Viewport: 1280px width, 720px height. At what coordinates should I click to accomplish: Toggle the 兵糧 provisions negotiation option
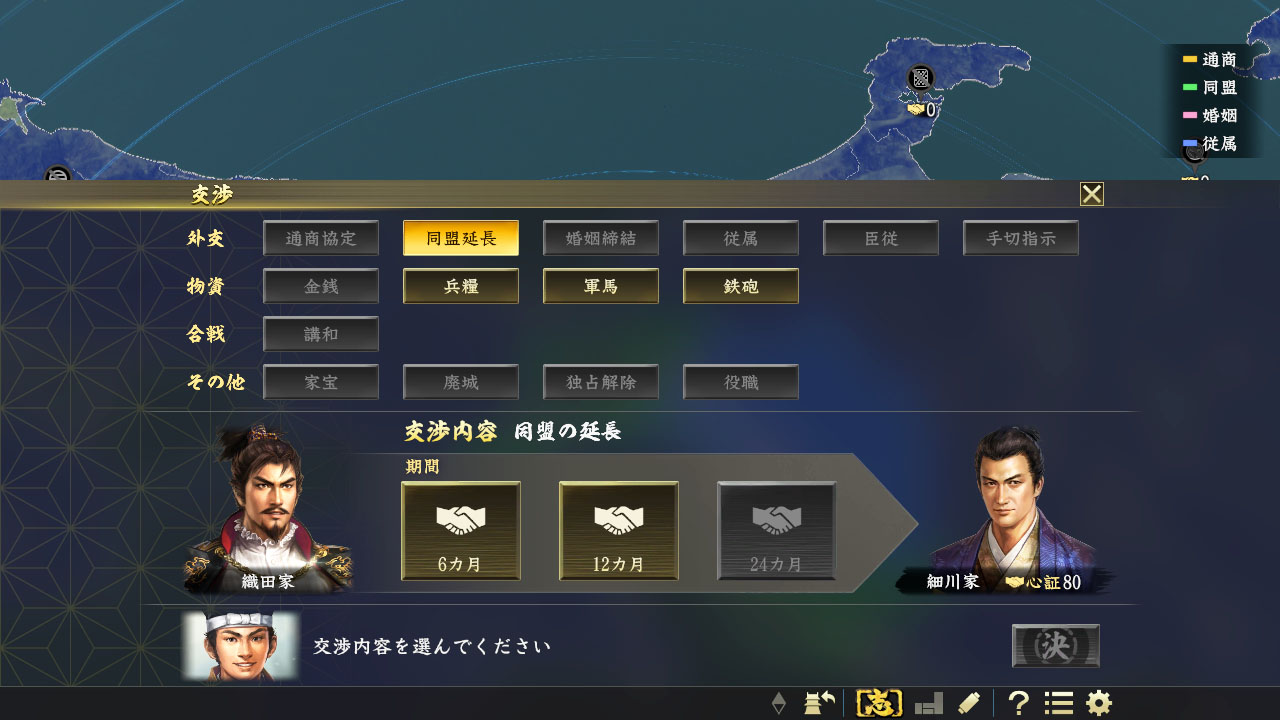[x=460, y=286]
